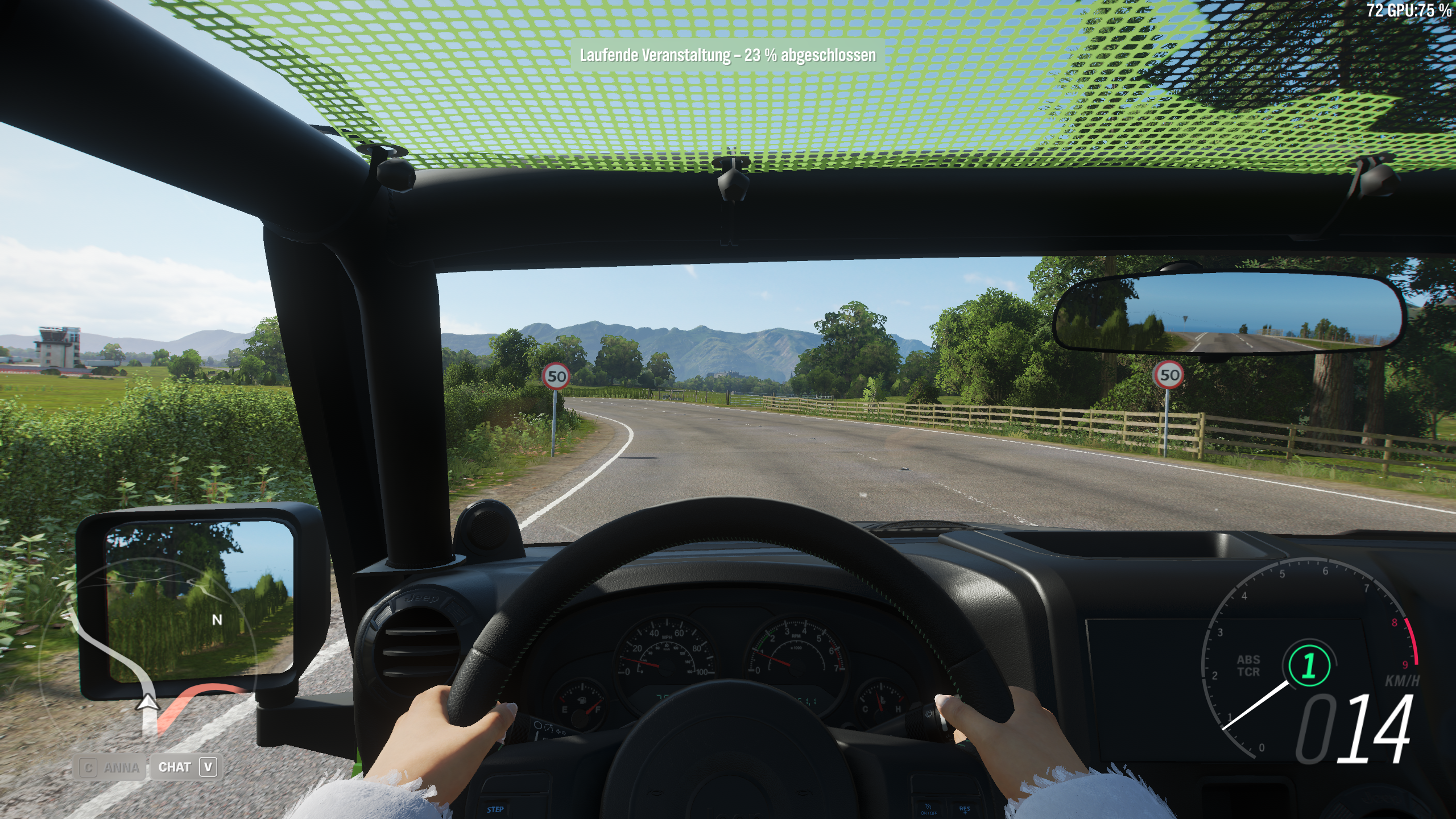Viewport: 1456px width, 819px height.
Task: Click the Laufende Veranstaltung progress banner
Action: coord(728,56)
